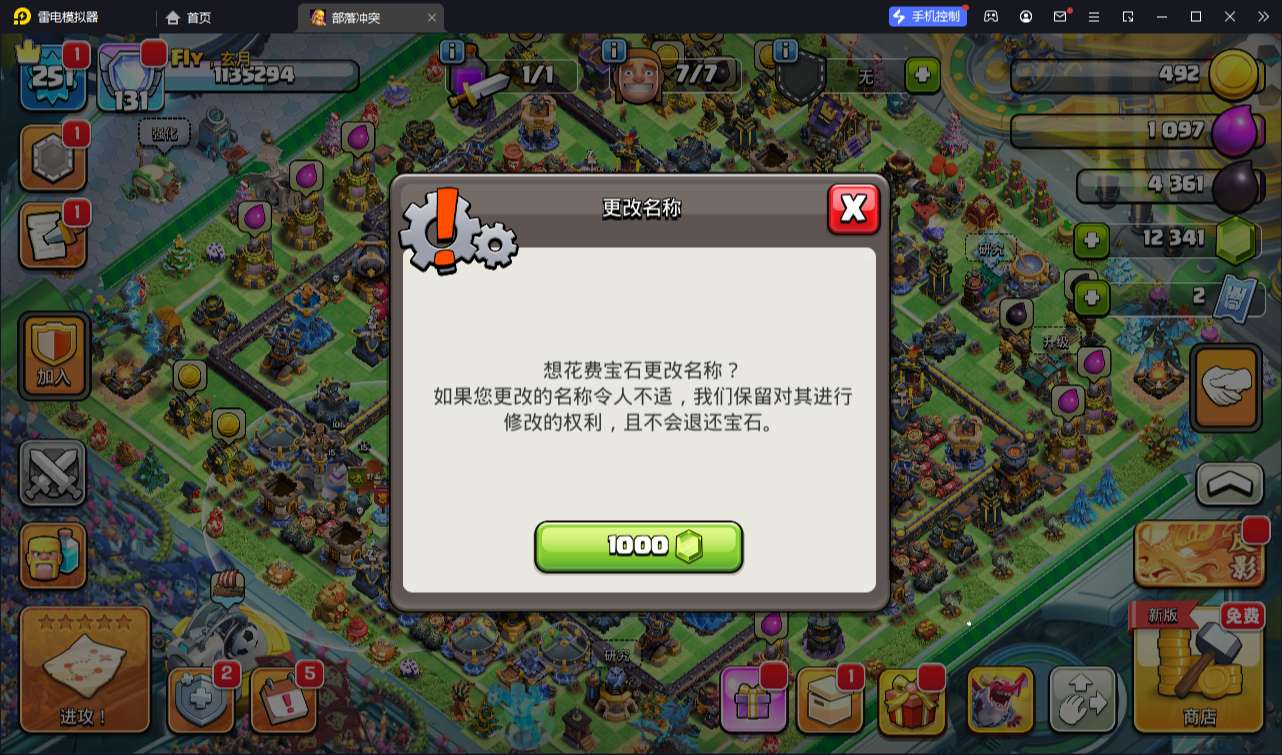Open the clan castle trade hand icon
Image resolution: width=1282 pixels, height=755 pixels.
pos(1225,388)
